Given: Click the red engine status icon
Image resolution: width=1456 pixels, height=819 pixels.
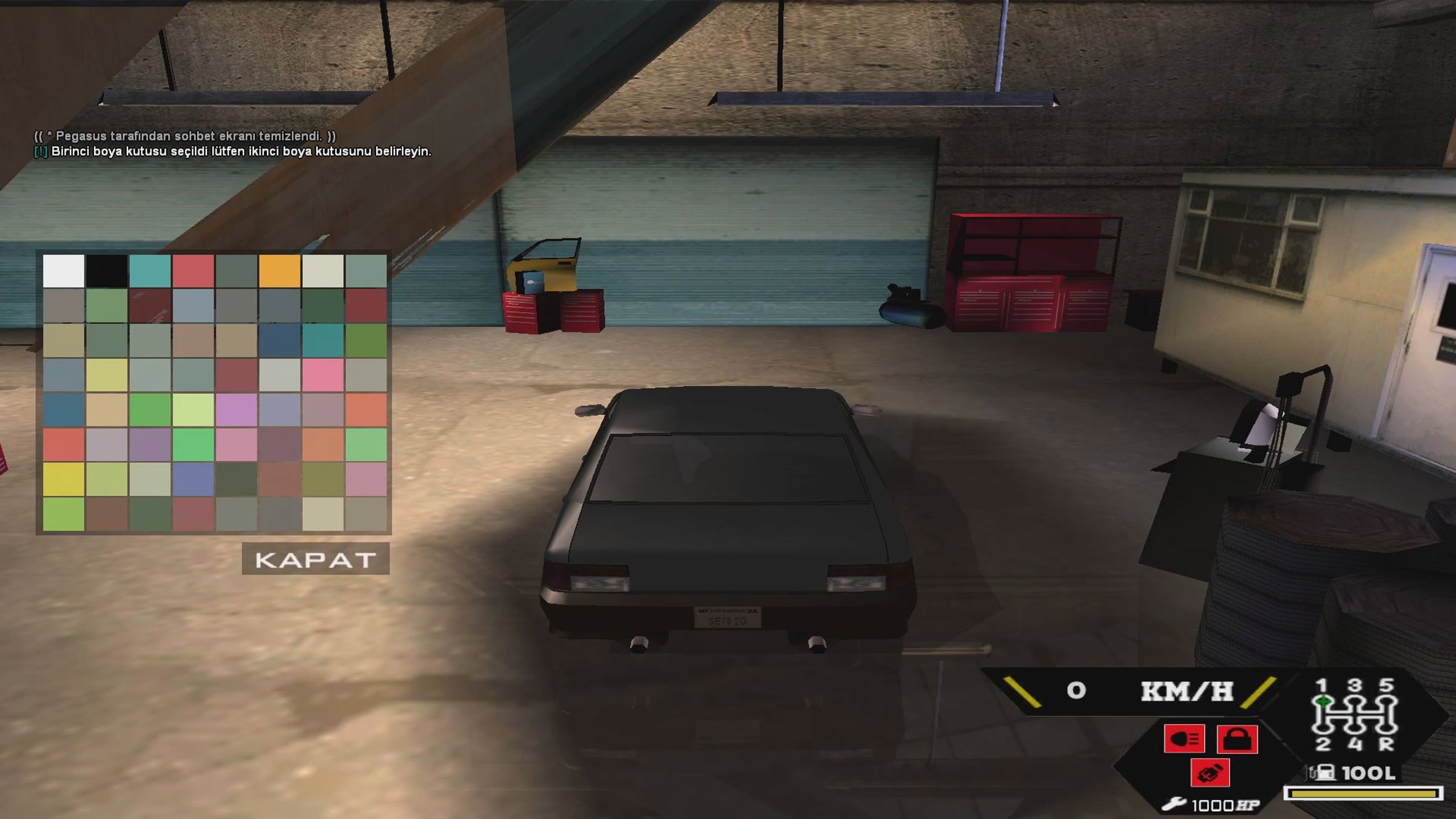Looking at the screenshot, I should click(1210, 773).
